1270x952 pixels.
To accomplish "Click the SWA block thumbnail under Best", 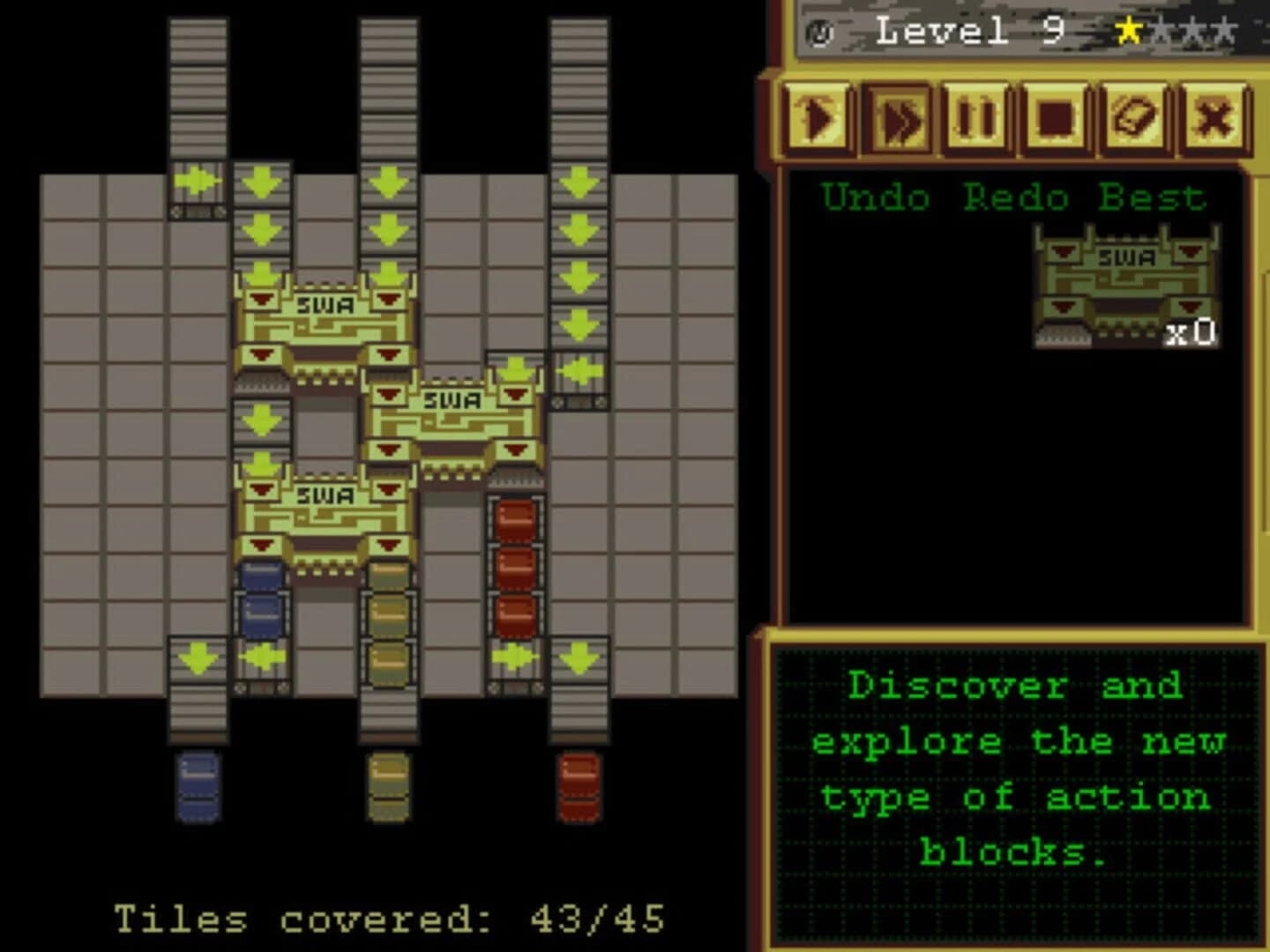I will pos(1124,282).
